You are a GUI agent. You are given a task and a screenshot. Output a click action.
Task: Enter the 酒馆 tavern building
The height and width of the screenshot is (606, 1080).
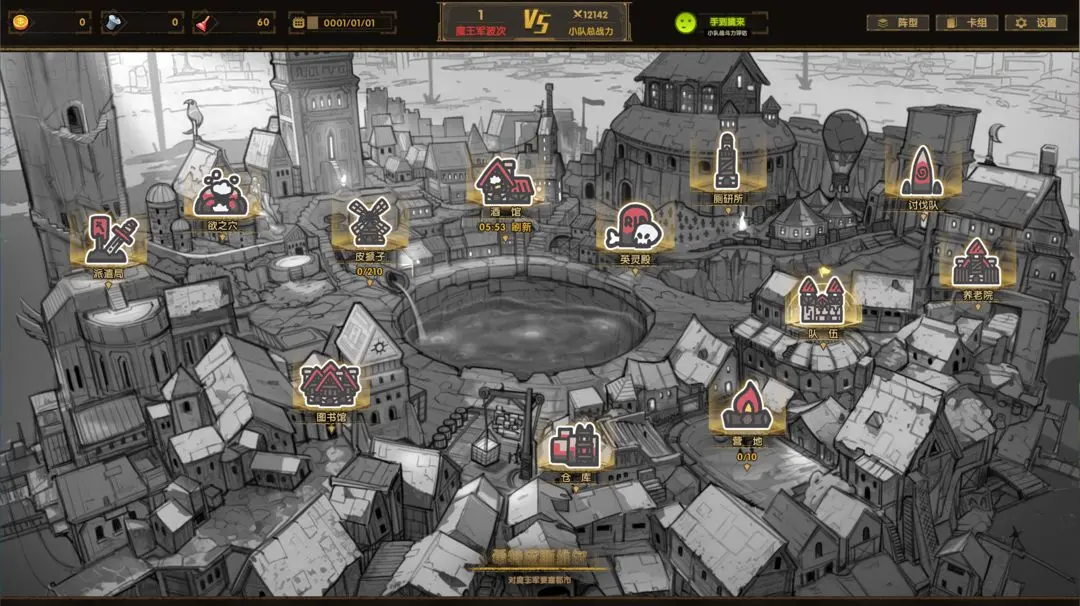pos(504,182)
